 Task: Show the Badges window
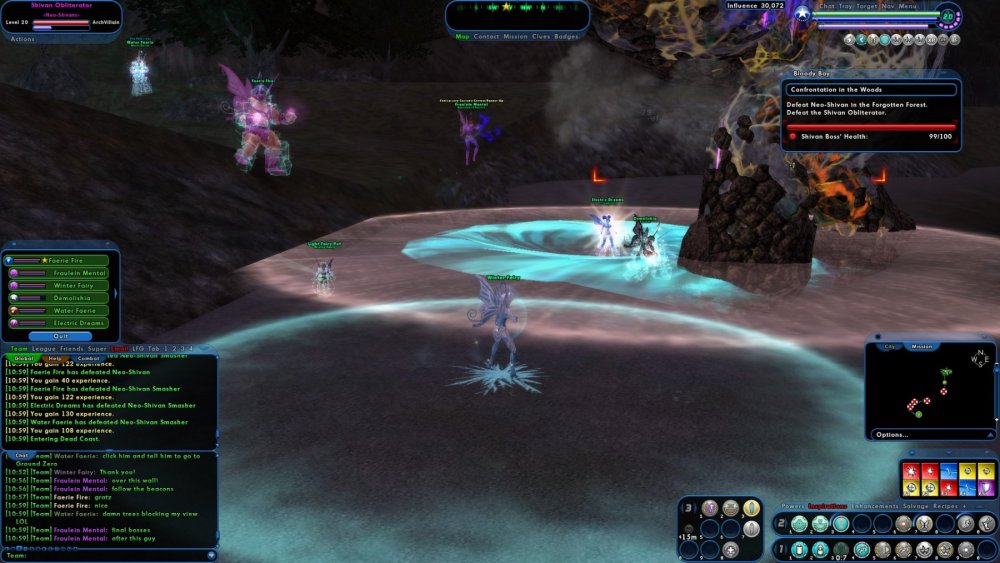click(x=566, y=36)
